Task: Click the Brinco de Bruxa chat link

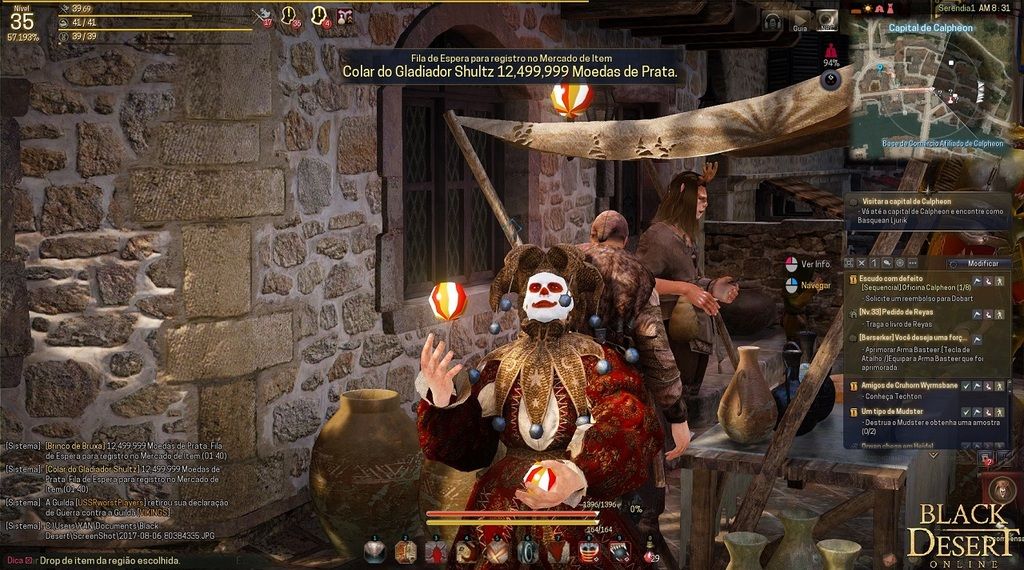Action: 74,446
